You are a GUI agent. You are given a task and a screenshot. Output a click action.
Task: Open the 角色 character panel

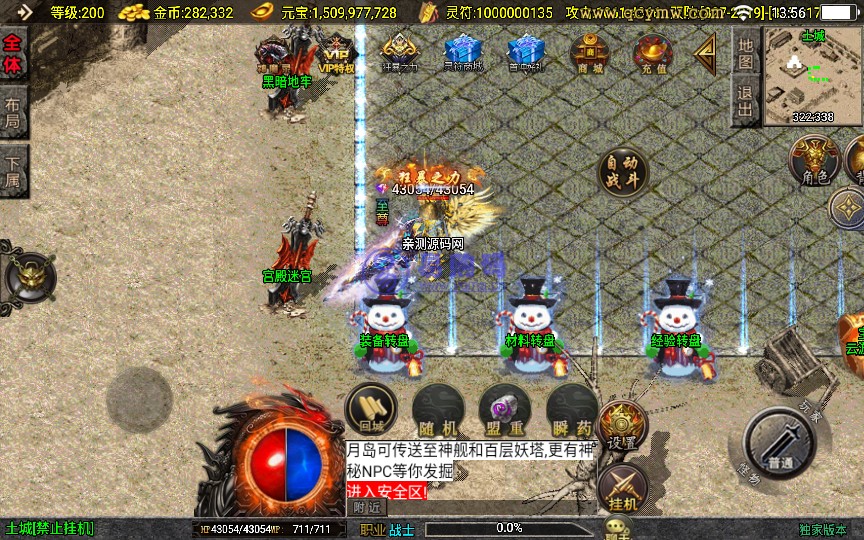[813, 162]
